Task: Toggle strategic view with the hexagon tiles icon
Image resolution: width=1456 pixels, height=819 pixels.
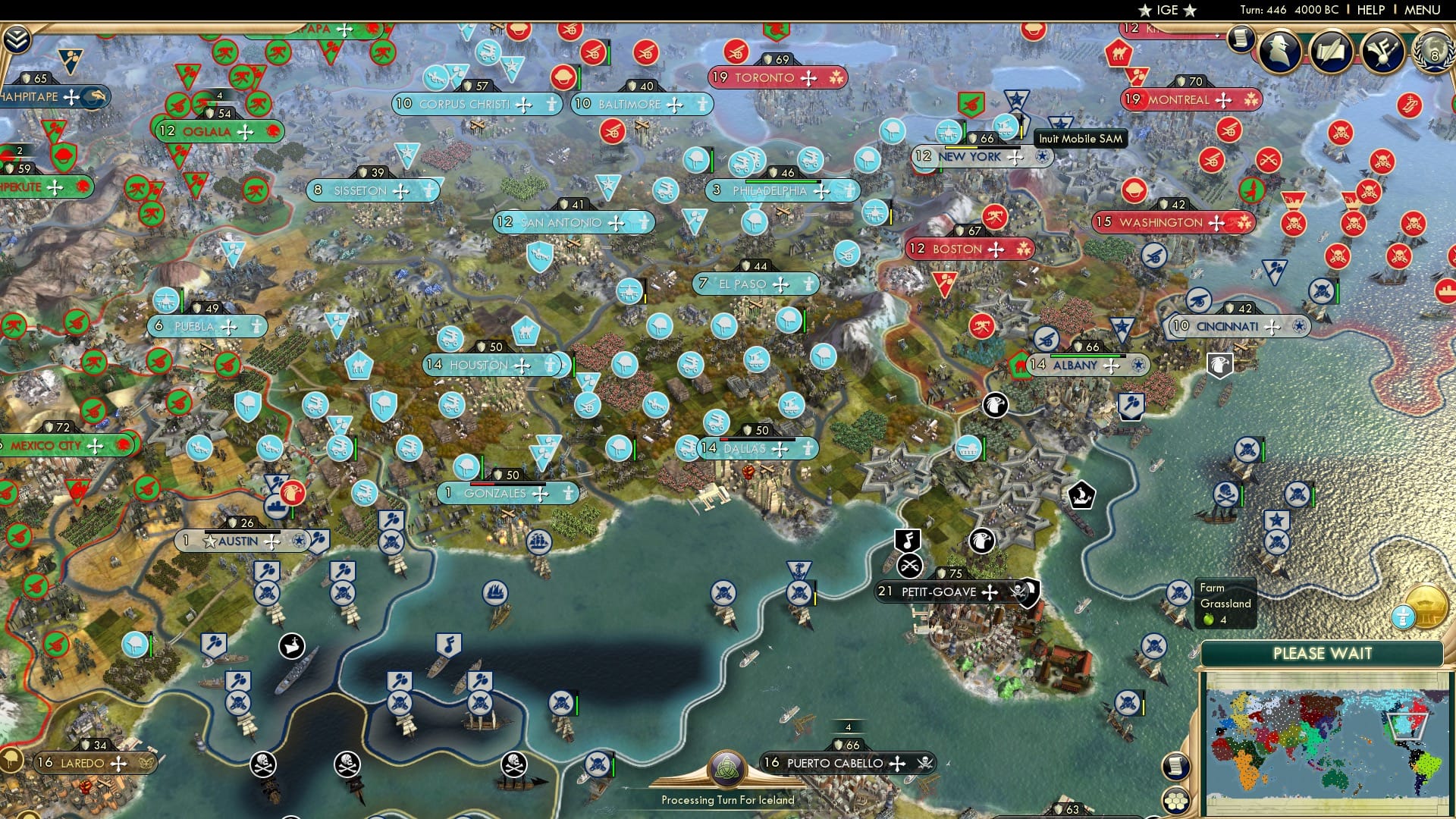Action: [1176, 802]
